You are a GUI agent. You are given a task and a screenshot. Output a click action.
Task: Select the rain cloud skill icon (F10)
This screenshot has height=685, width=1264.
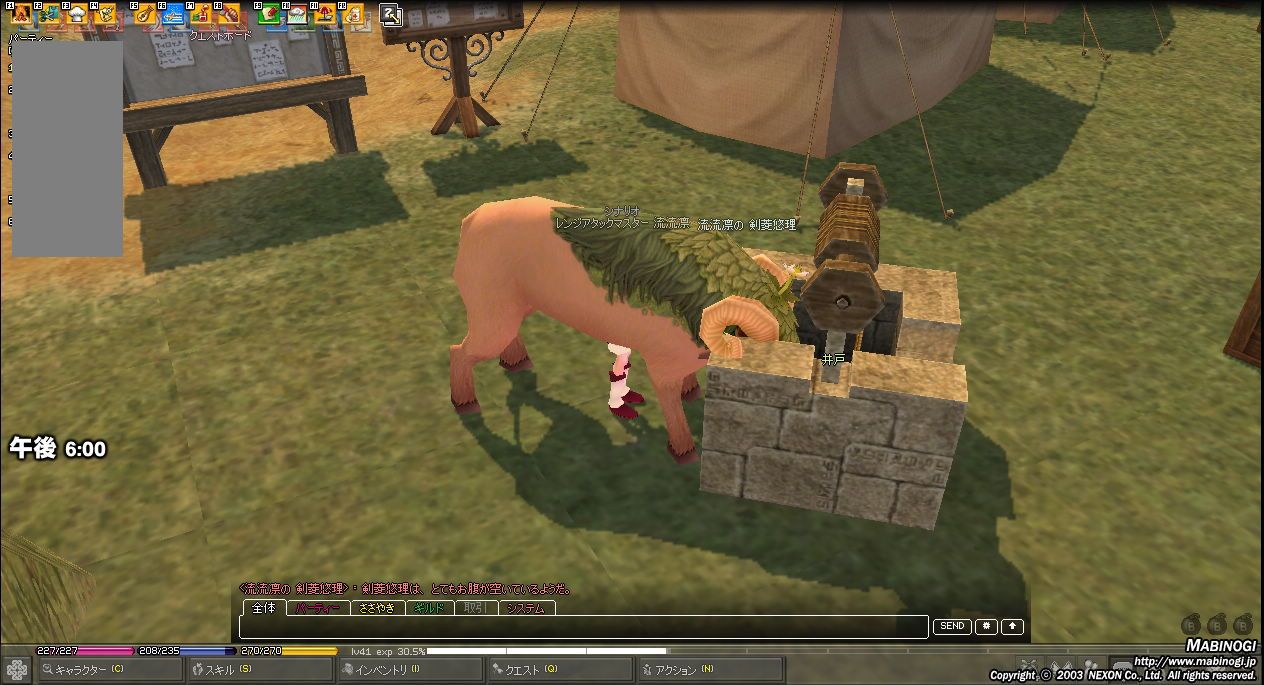click(x=298, y=15)
